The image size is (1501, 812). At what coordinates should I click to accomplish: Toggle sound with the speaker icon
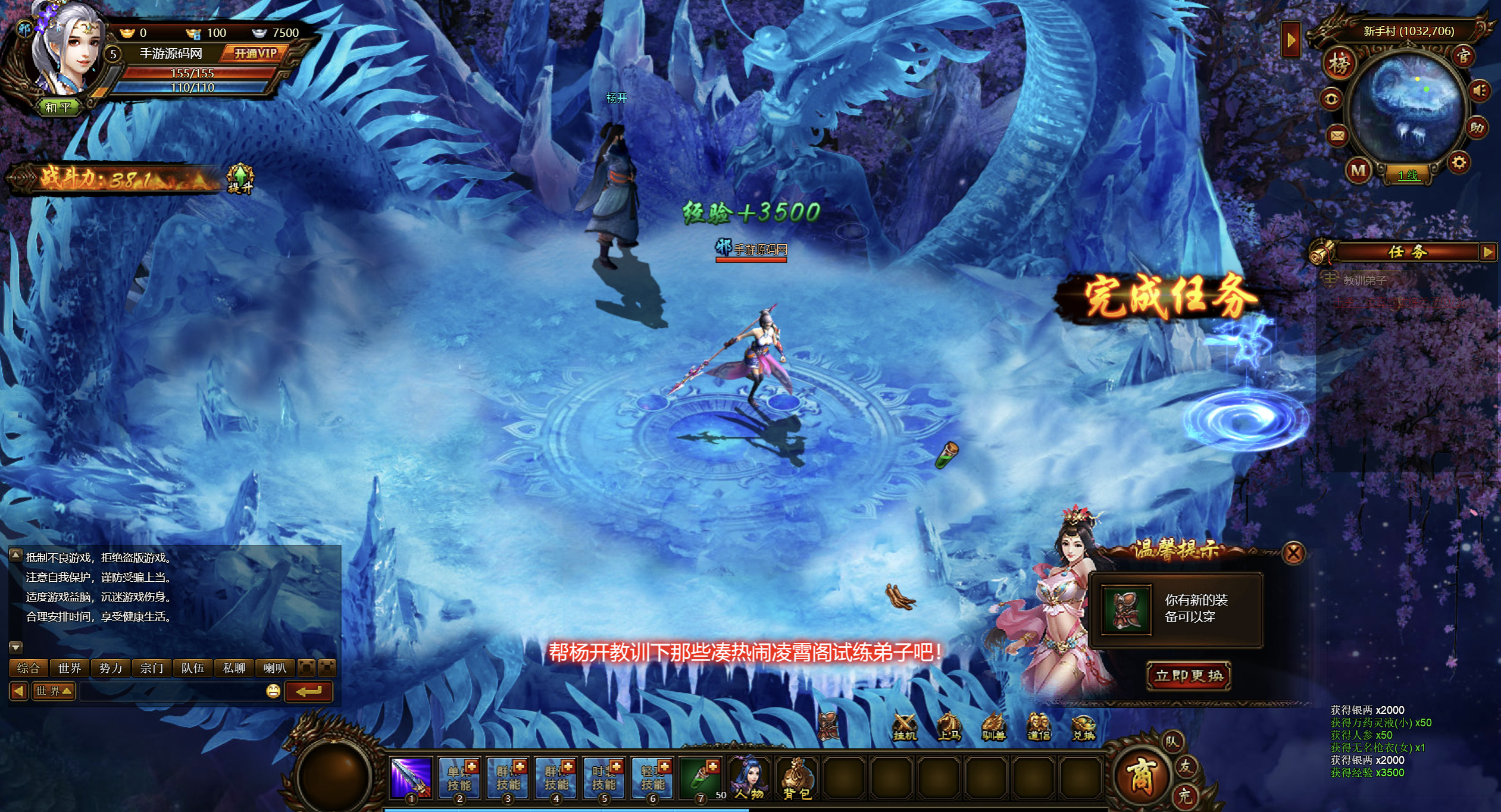1480,91
